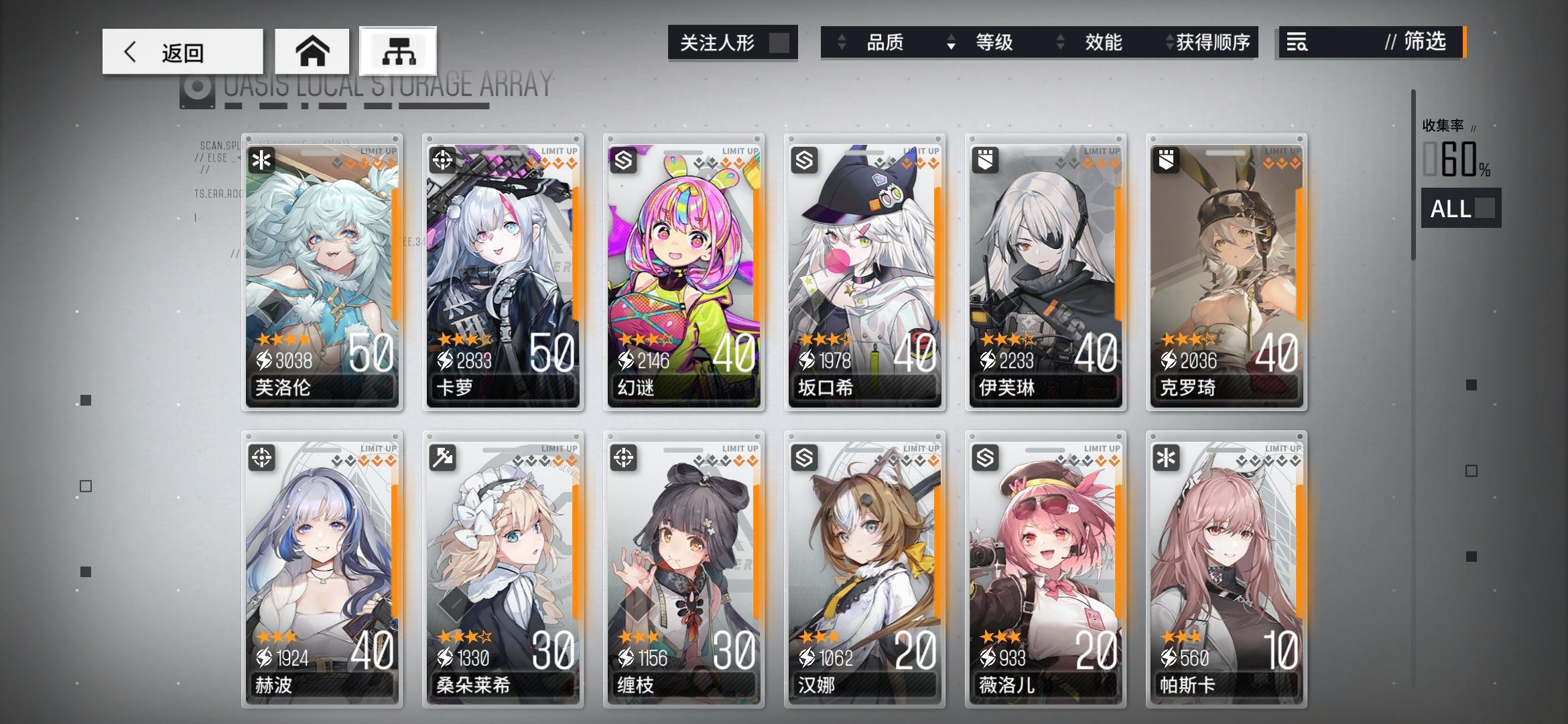Switch to the 效能 sorting option
The width and height of the screenshot is (1568, 724).
1103,43
